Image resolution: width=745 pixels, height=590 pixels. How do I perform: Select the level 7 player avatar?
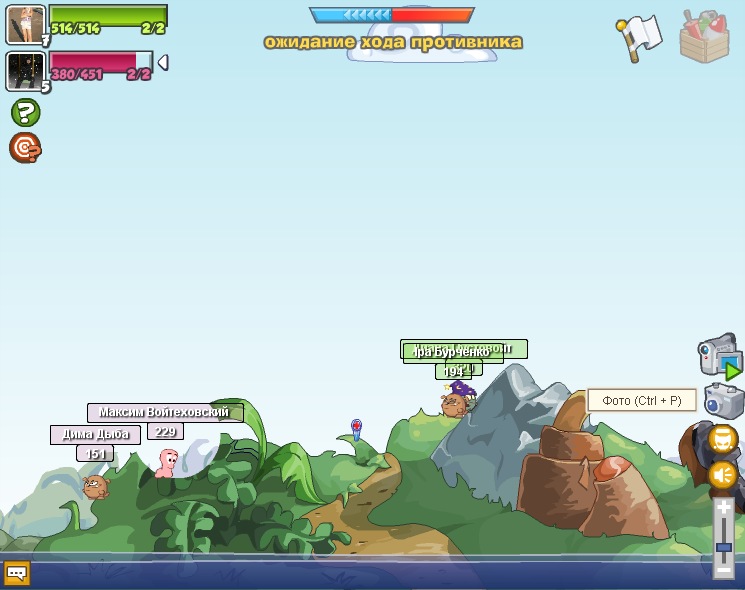[x=25, y=24]
